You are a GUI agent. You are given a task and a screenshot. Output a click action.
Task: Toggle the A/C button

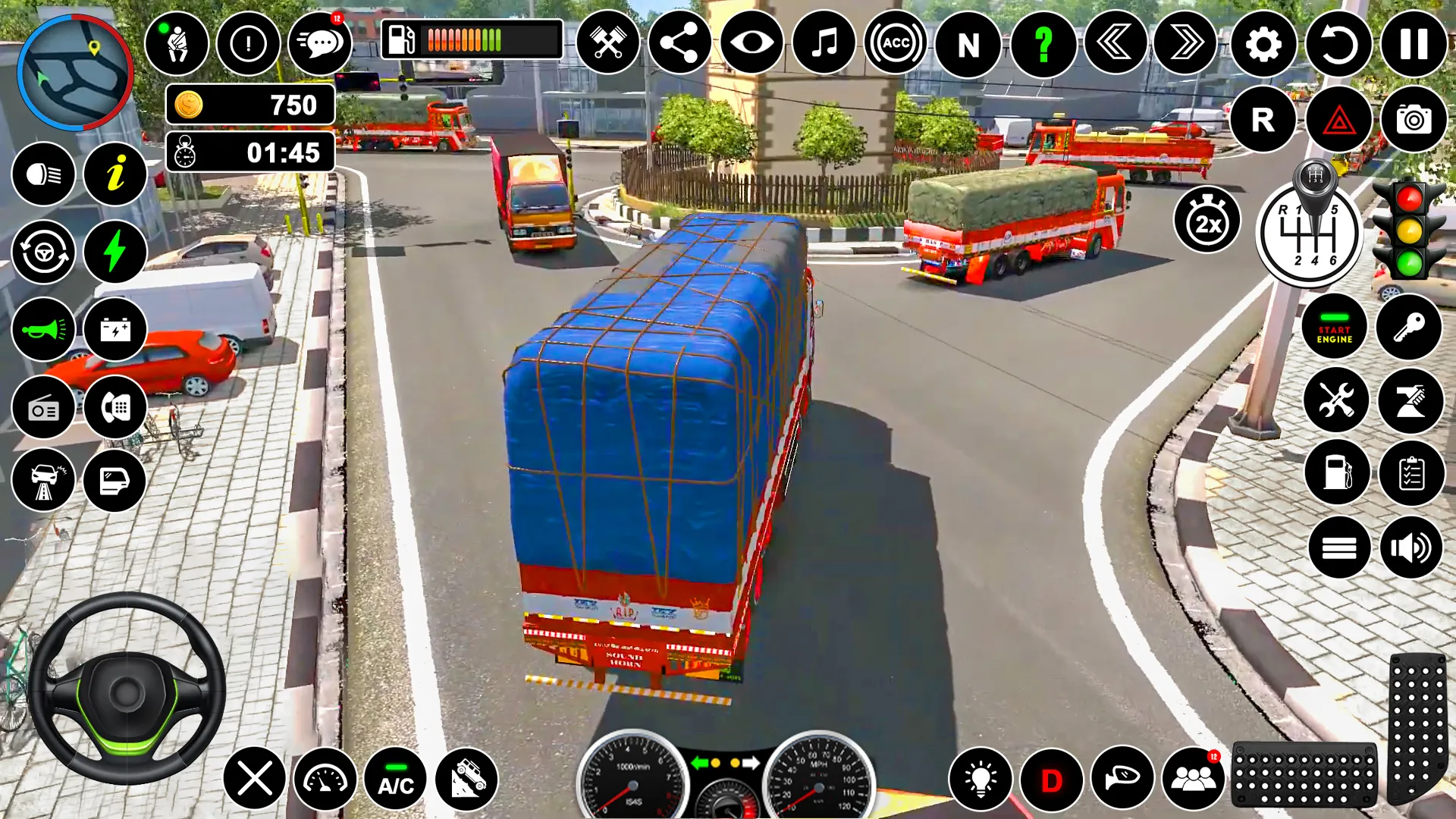[396, 779]
